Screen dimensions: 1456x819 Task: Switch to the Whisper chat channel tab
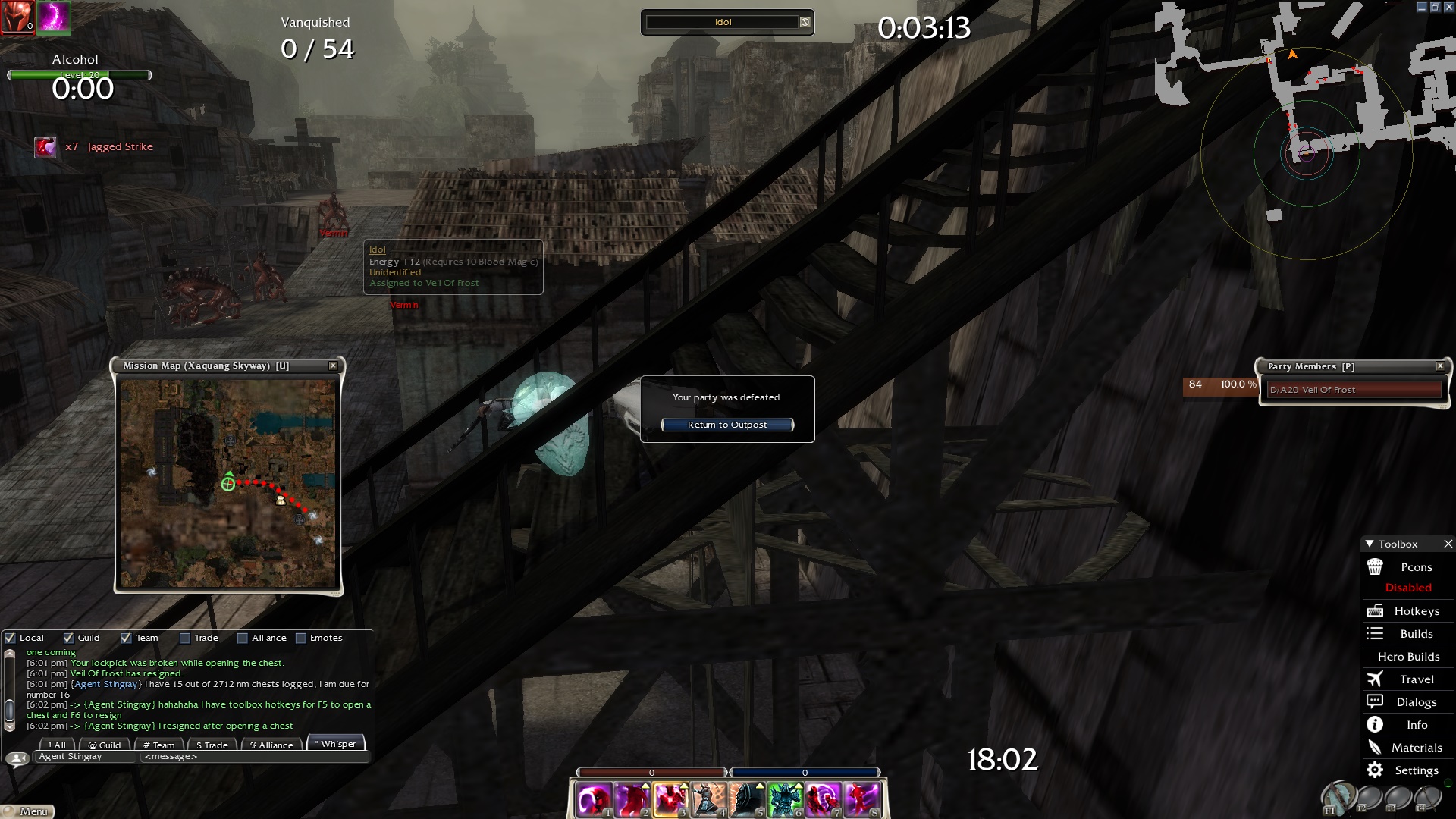[336, 744]
